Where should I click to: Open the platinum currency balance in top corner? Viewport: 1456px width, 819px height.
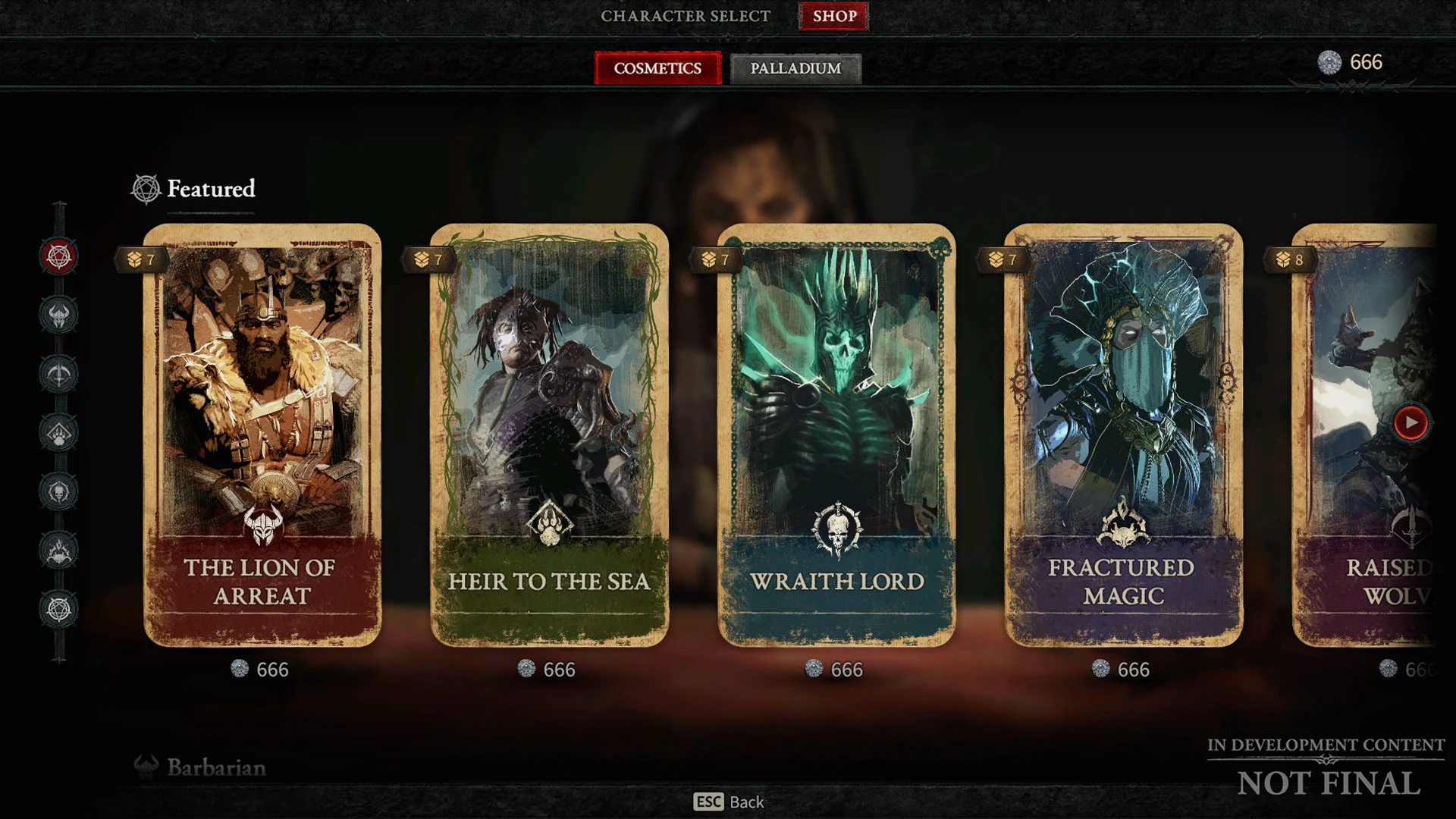click(x=1351, y=62)
